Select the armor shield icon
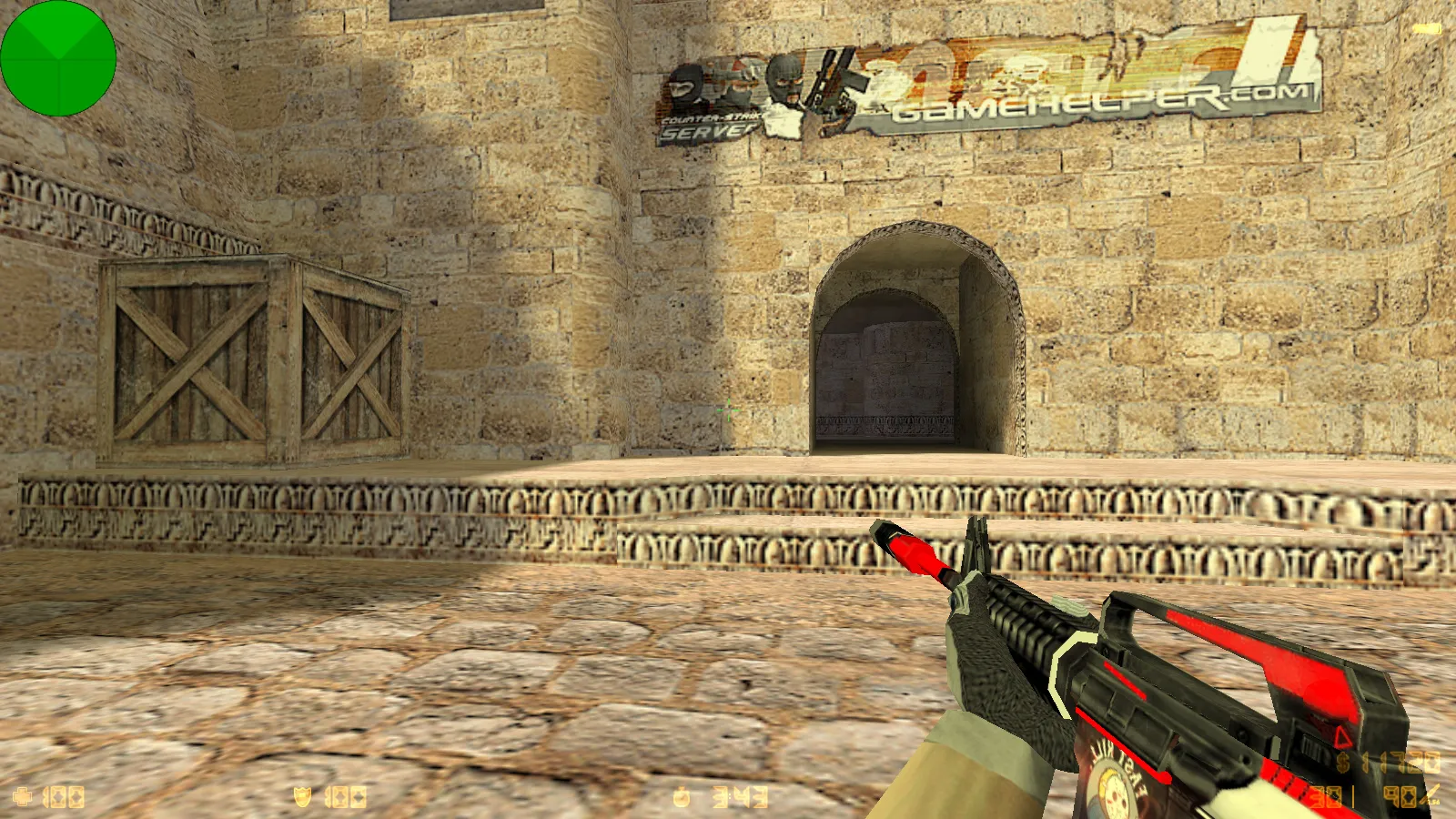 tap(303, 798)
